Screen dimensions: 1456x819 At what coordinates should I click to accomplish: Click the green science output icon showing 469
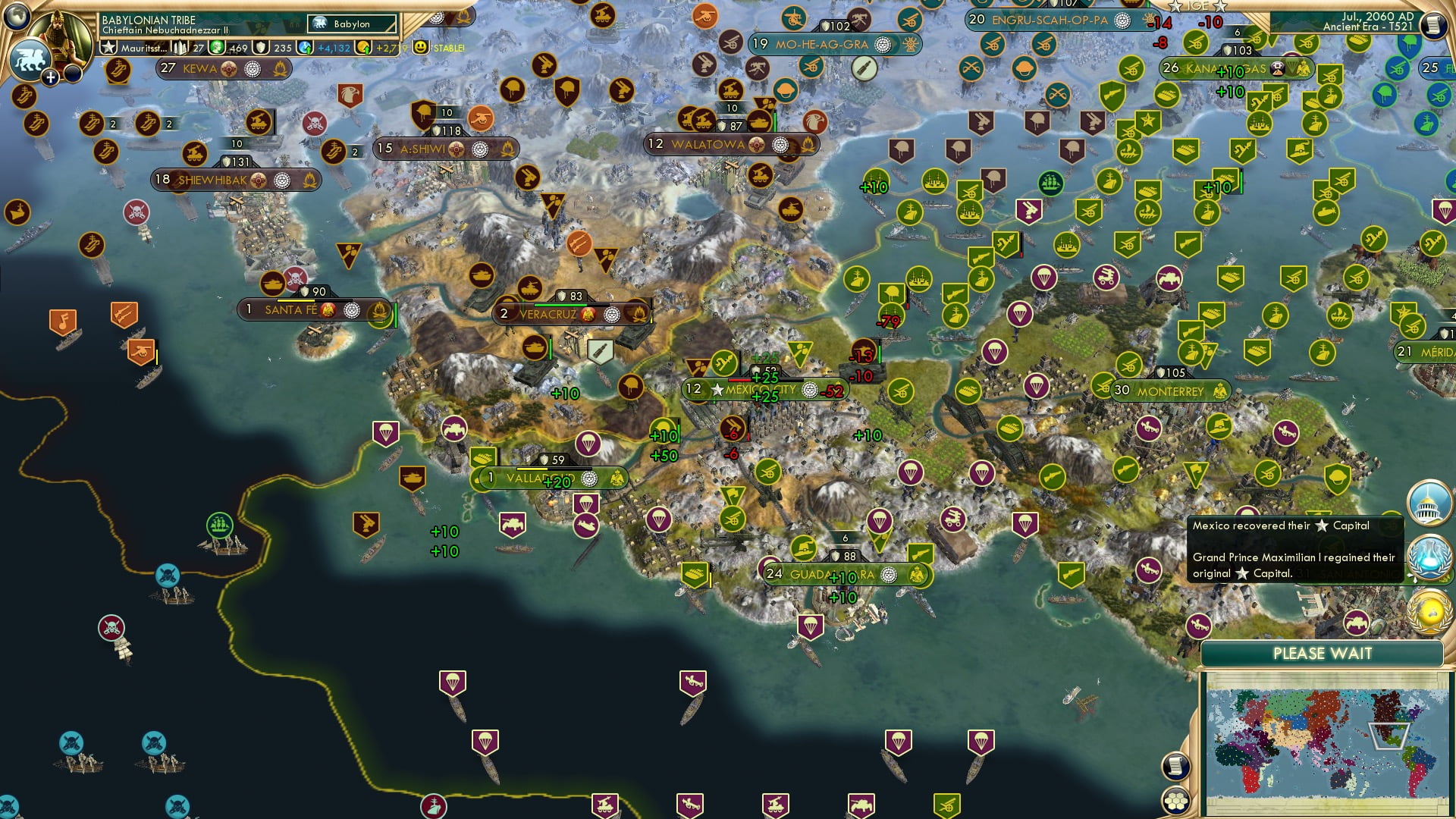pyautogui.click(x=217, y=48)
